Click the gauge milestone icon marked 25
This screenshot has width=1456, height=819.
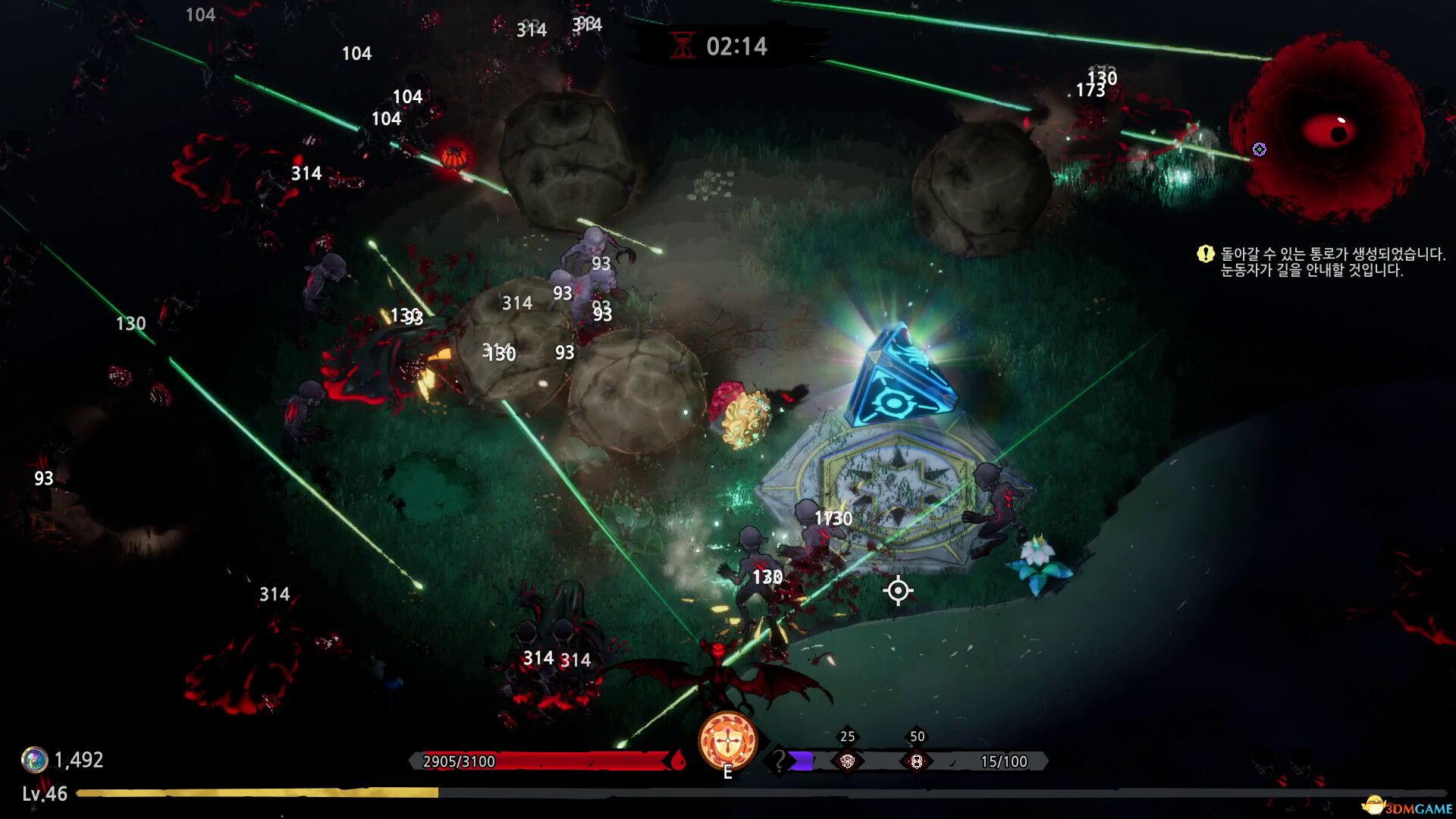[x=847, y=761]
